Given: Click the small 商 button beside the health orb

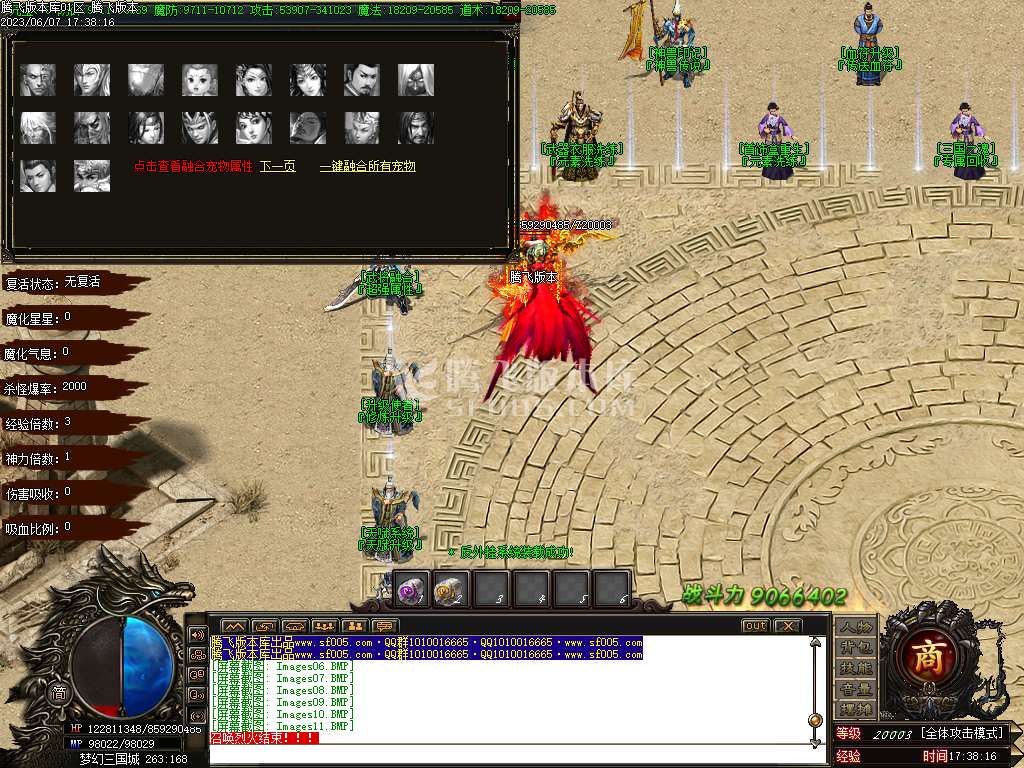Looking at the screenshot, I should pos(60,693).
